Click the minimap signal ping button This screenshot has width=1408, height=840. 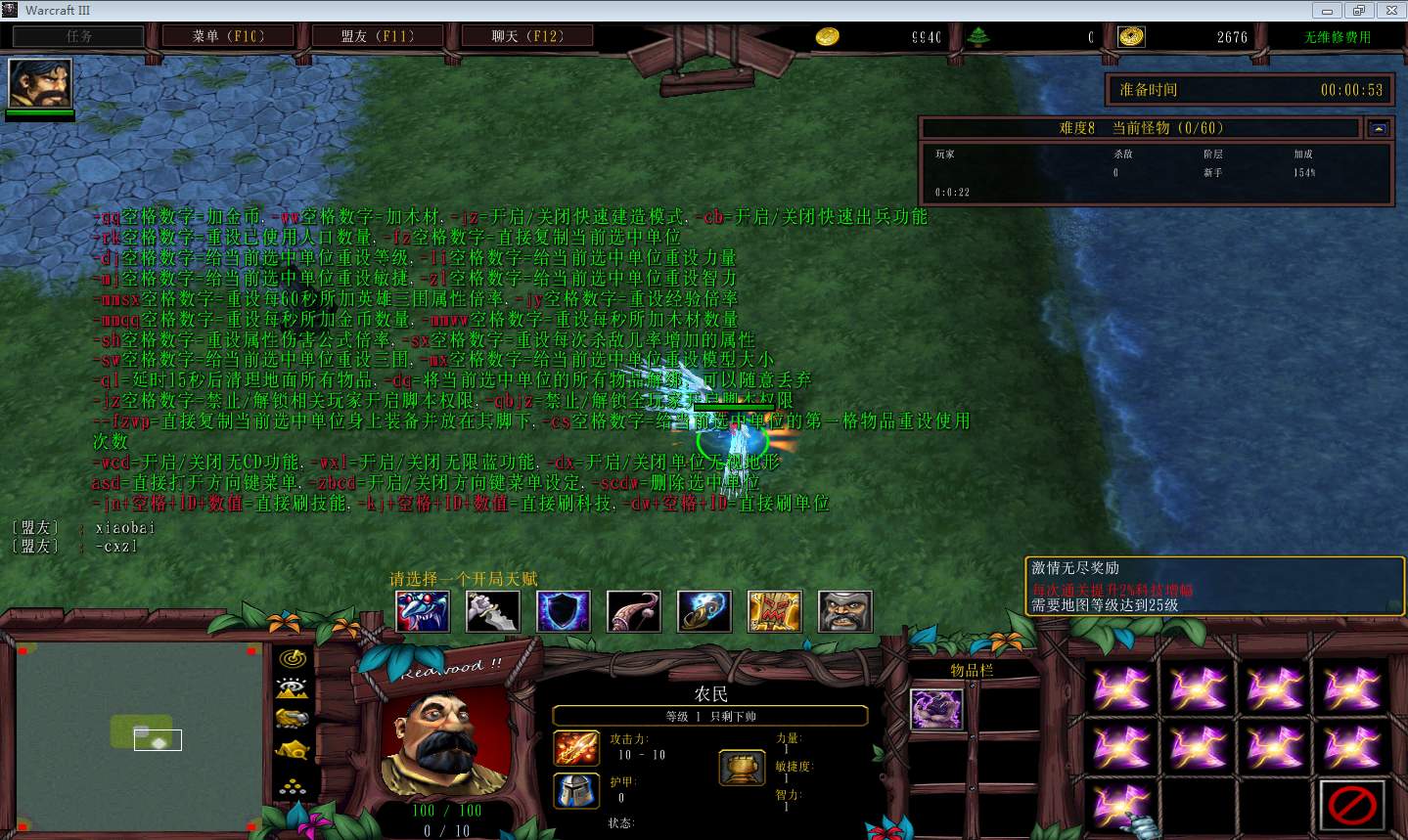point(293,659)
